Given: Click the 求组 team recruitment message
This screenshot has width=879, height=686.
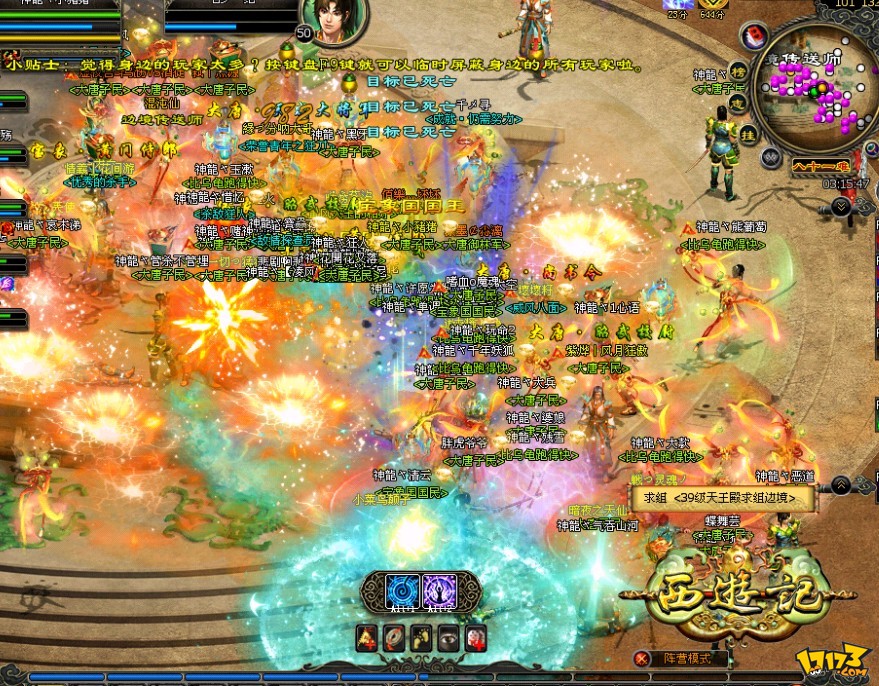Looking at the screenshot, I should (722, 497).
